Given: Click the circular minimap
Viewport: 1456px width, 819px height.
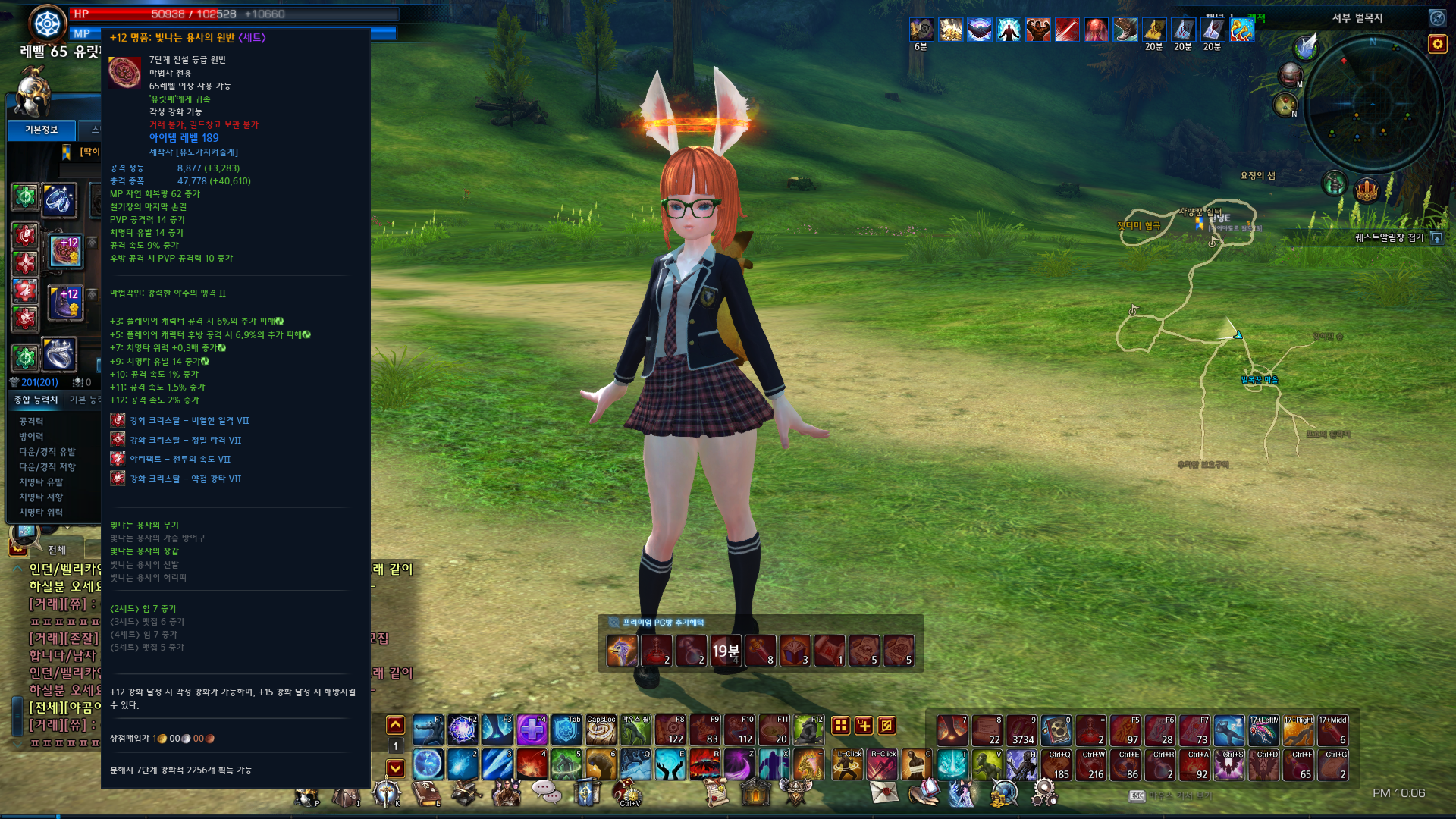Looking at the screenshot, I should (1373, 104).
